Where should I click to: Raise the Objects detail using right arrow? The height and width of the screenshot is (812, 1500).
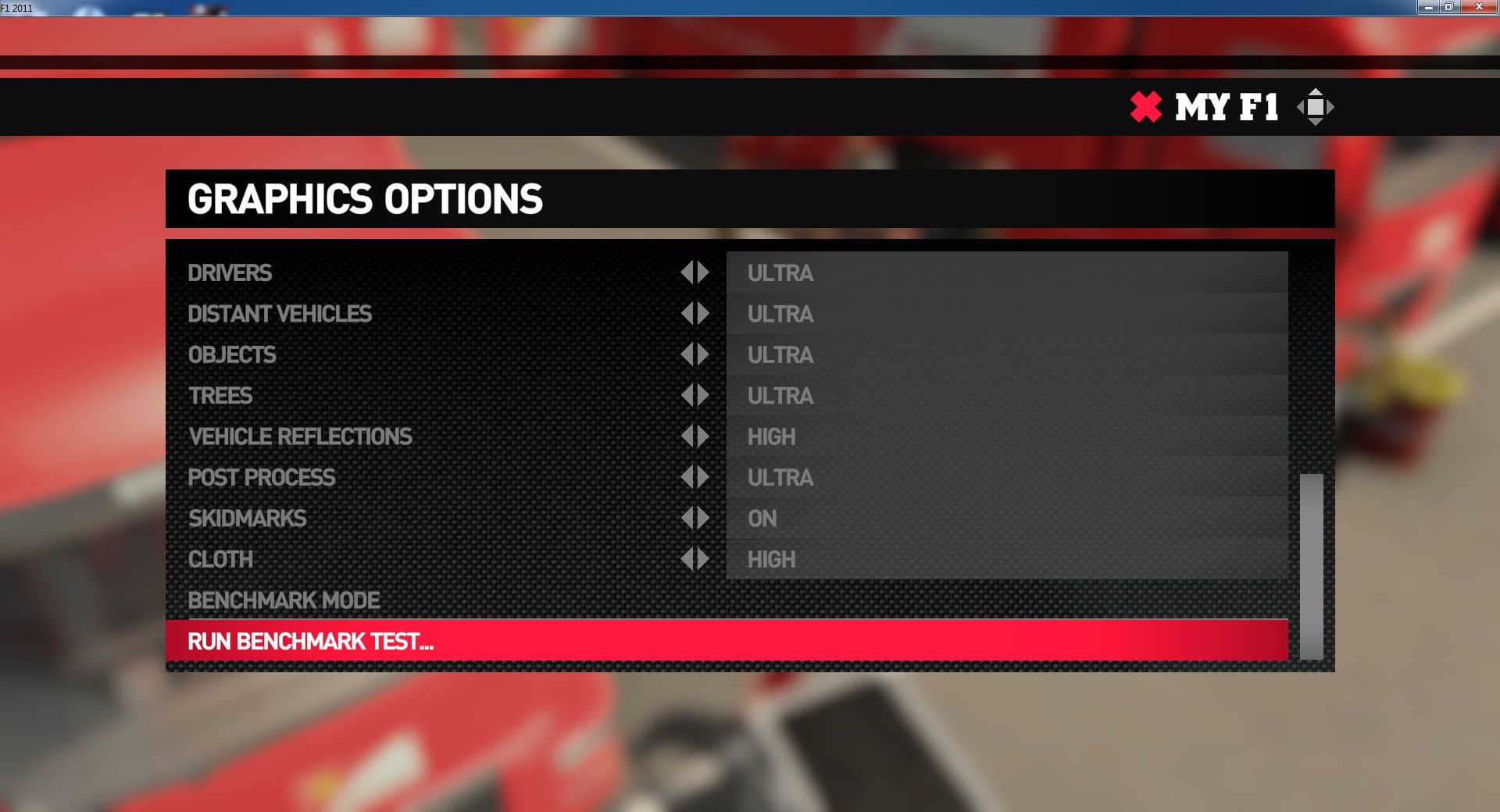pyautogui.click(x=703, y=354)
